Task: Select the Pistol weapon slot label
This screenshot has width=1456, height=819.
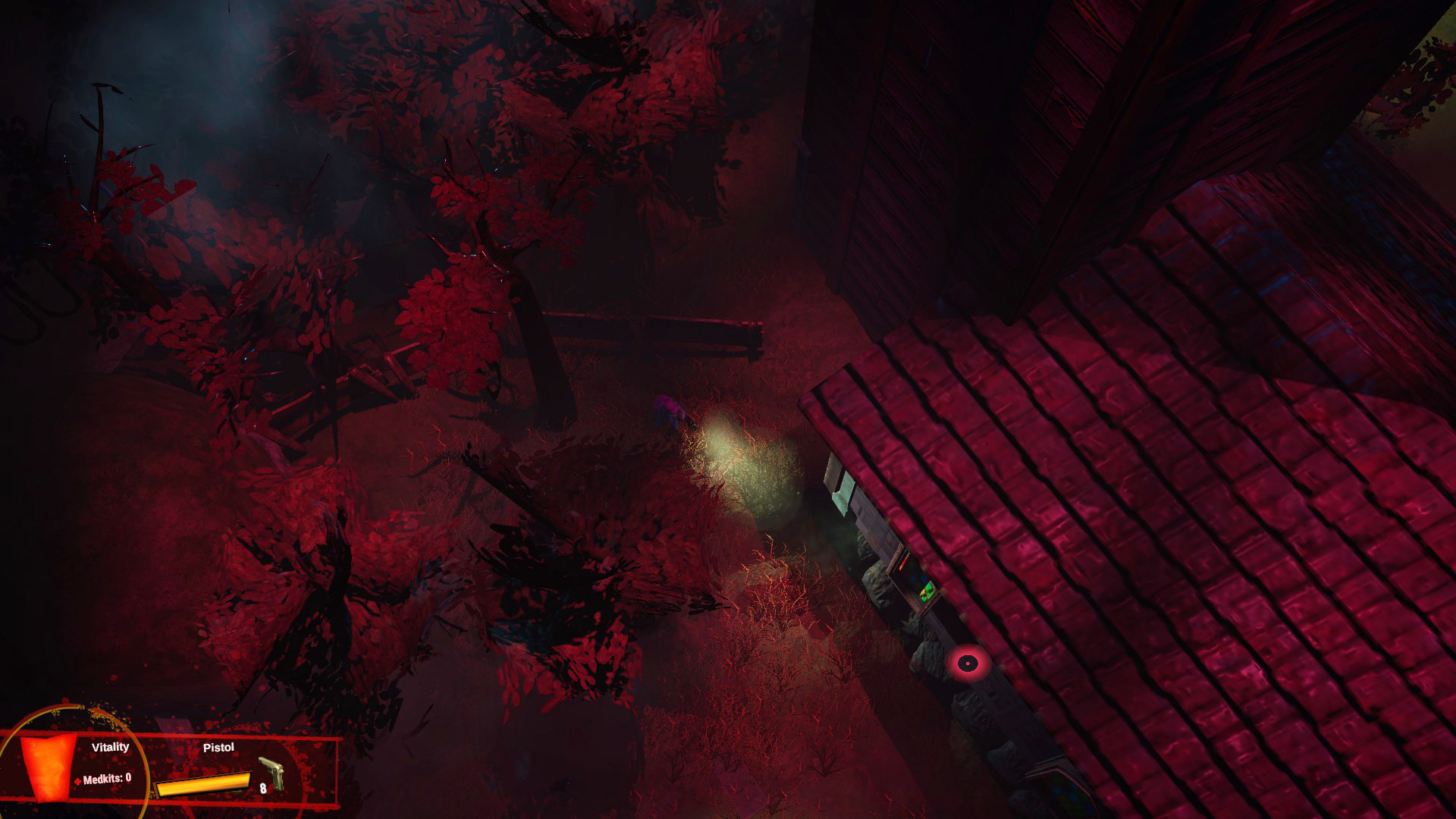Action: (x=221, y=748)
